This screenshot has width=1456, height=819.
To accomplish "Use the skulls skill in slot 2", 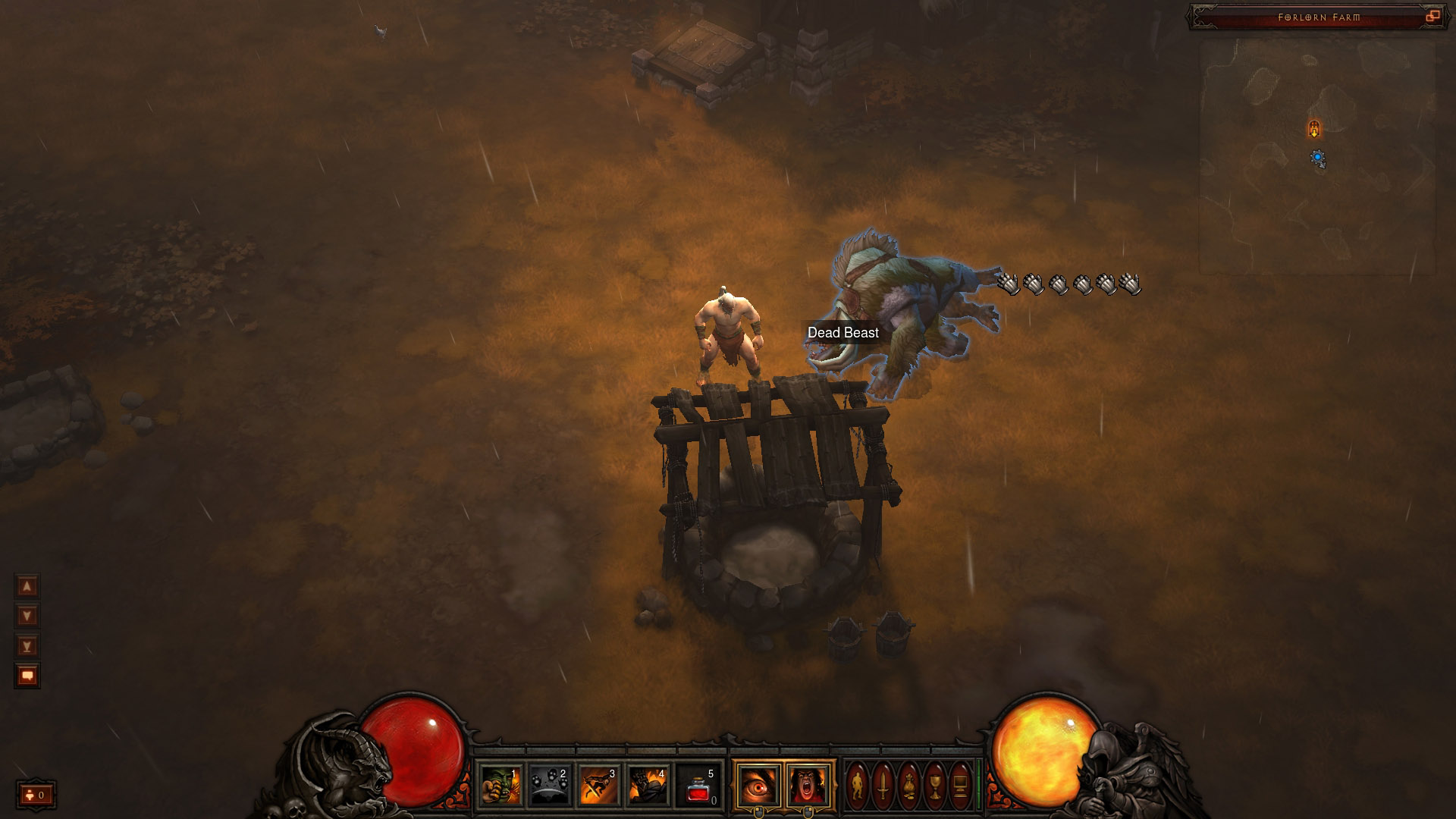I will (549, 785).
